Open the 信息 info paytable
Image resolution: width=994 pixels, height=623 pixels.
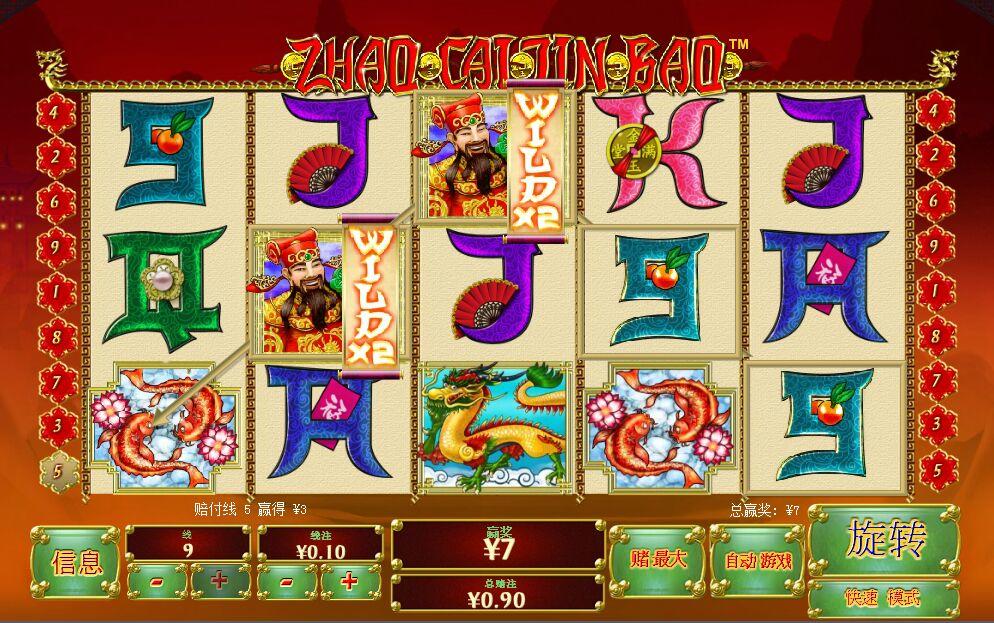coord(76,562)
